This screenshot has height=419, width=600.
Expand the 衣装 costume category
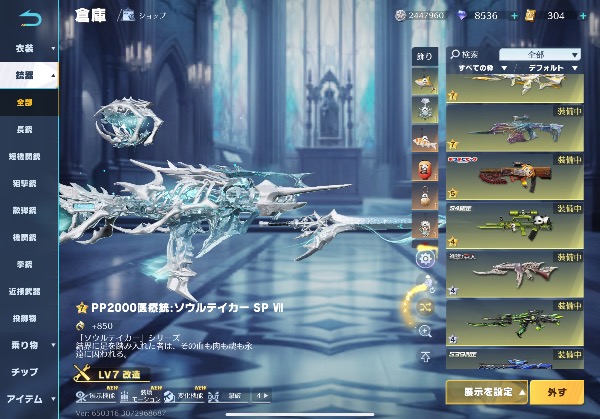click(x=28, y=47)
